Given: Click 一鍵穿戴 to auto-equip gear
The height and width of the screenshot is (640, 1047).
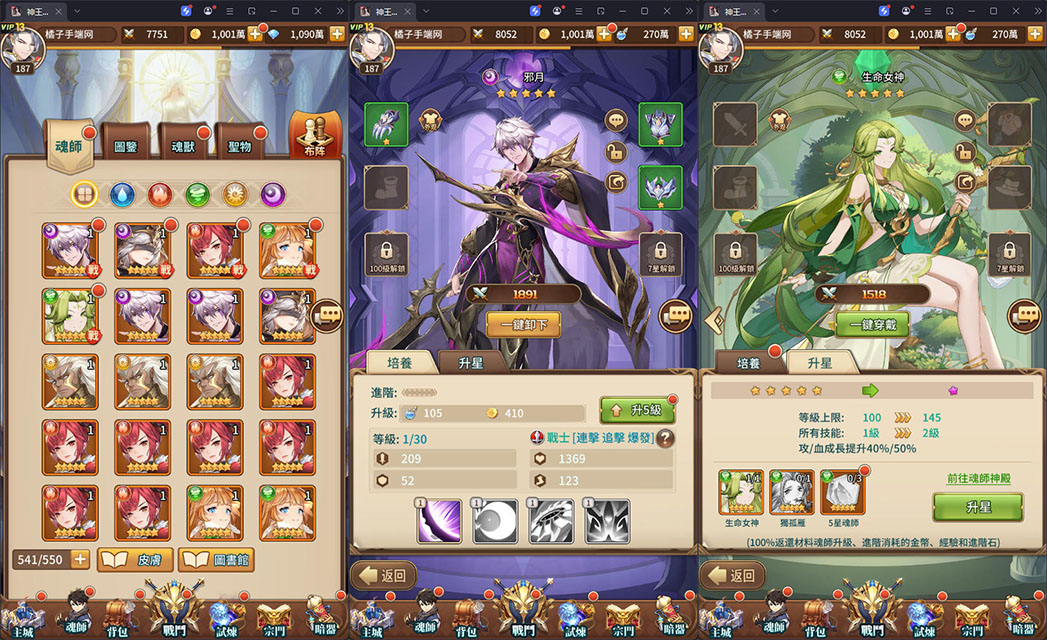Looking at the screenshot, I should [x=873, y=324].
